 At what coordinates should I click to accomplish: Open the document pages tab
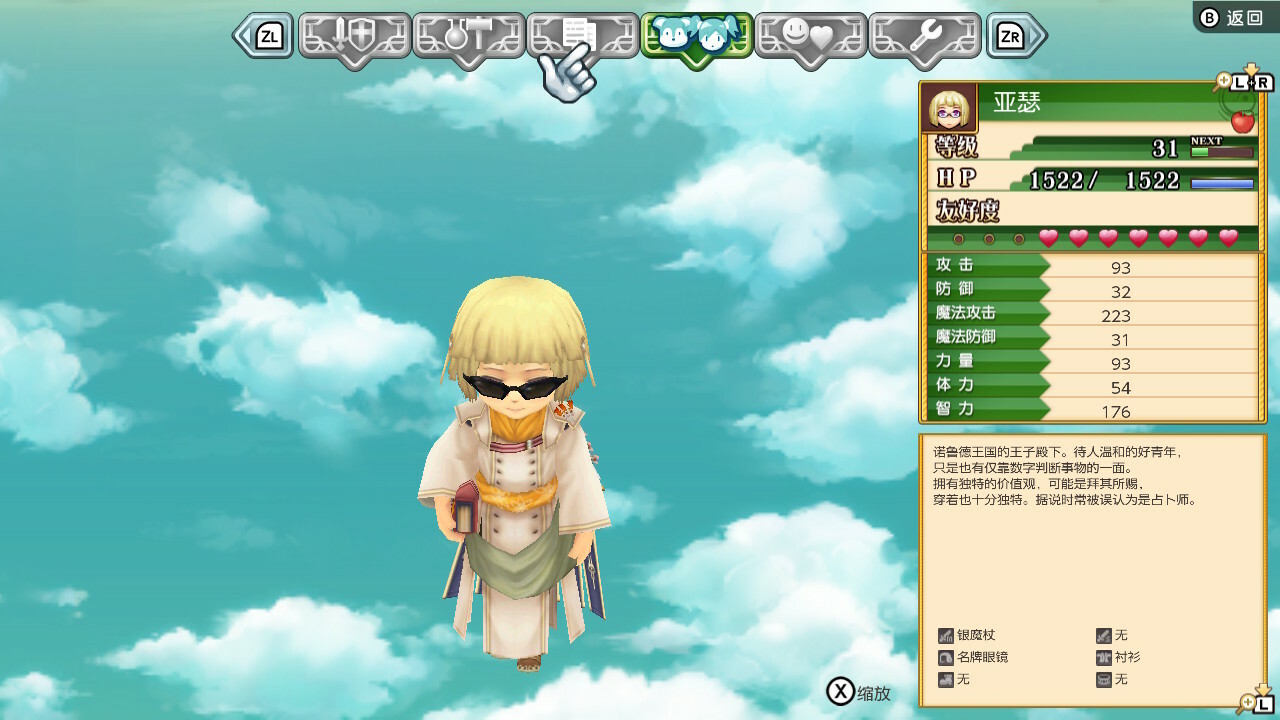(582, 37)
